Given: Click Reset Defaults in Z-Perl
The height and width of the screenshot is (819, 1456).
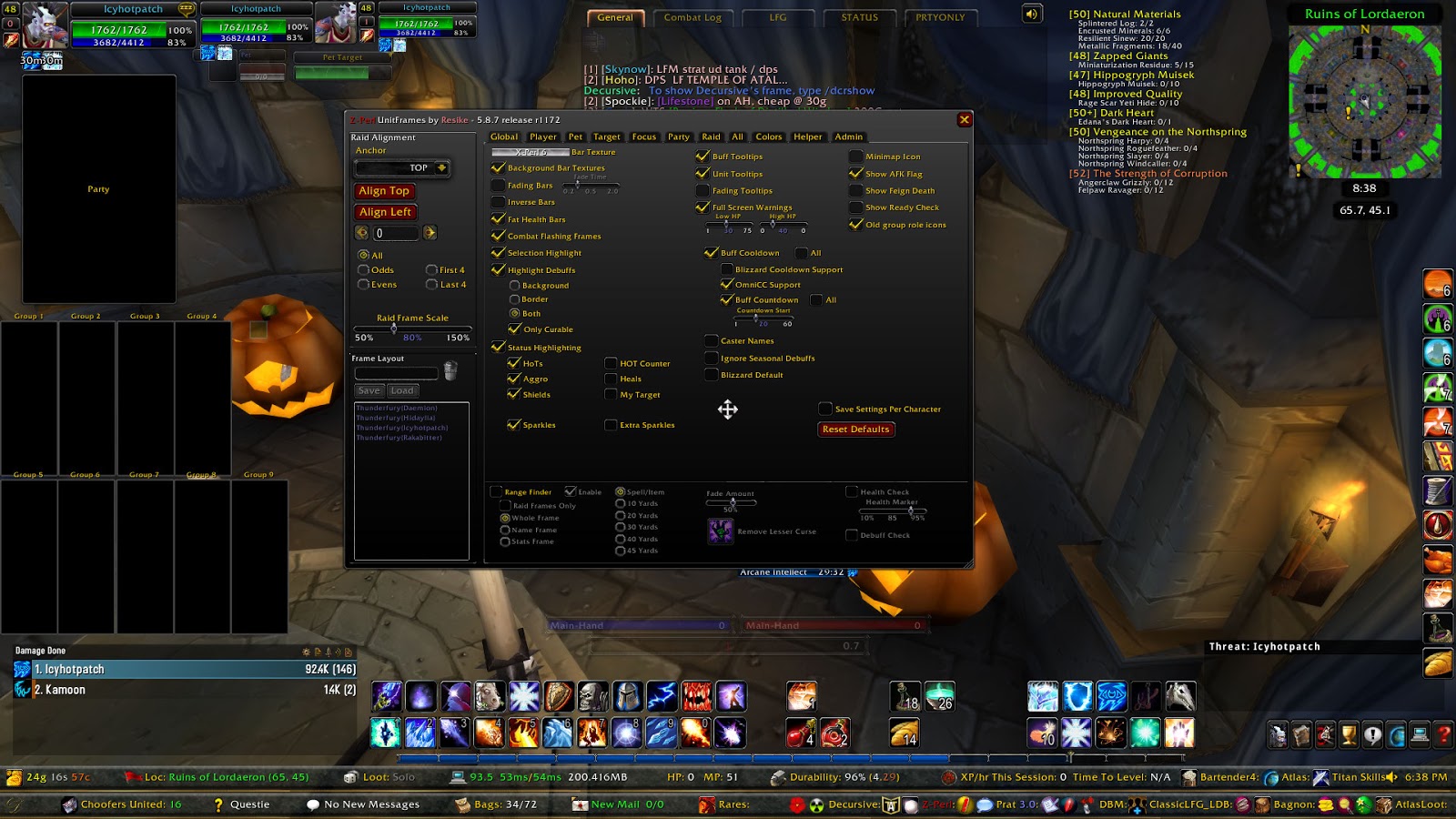Looking at the screenshot, I should (x=854, y=429).
